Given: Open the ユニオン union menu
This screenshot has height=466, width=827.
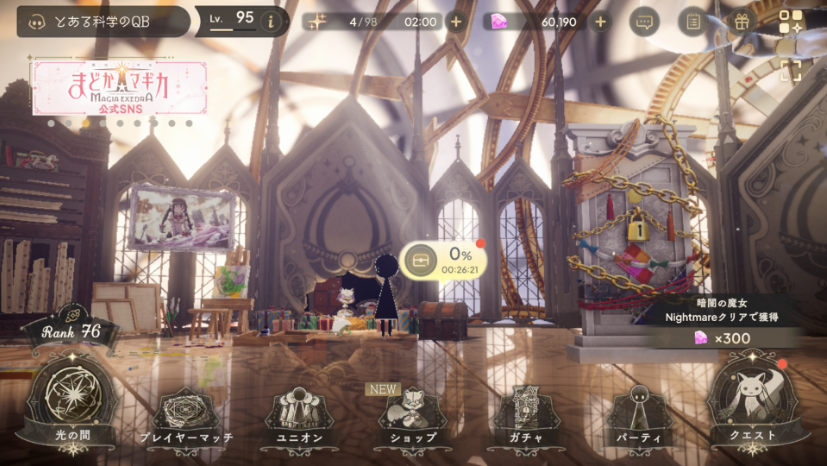Looking at the screenshot, I should [x=298, y=417].
